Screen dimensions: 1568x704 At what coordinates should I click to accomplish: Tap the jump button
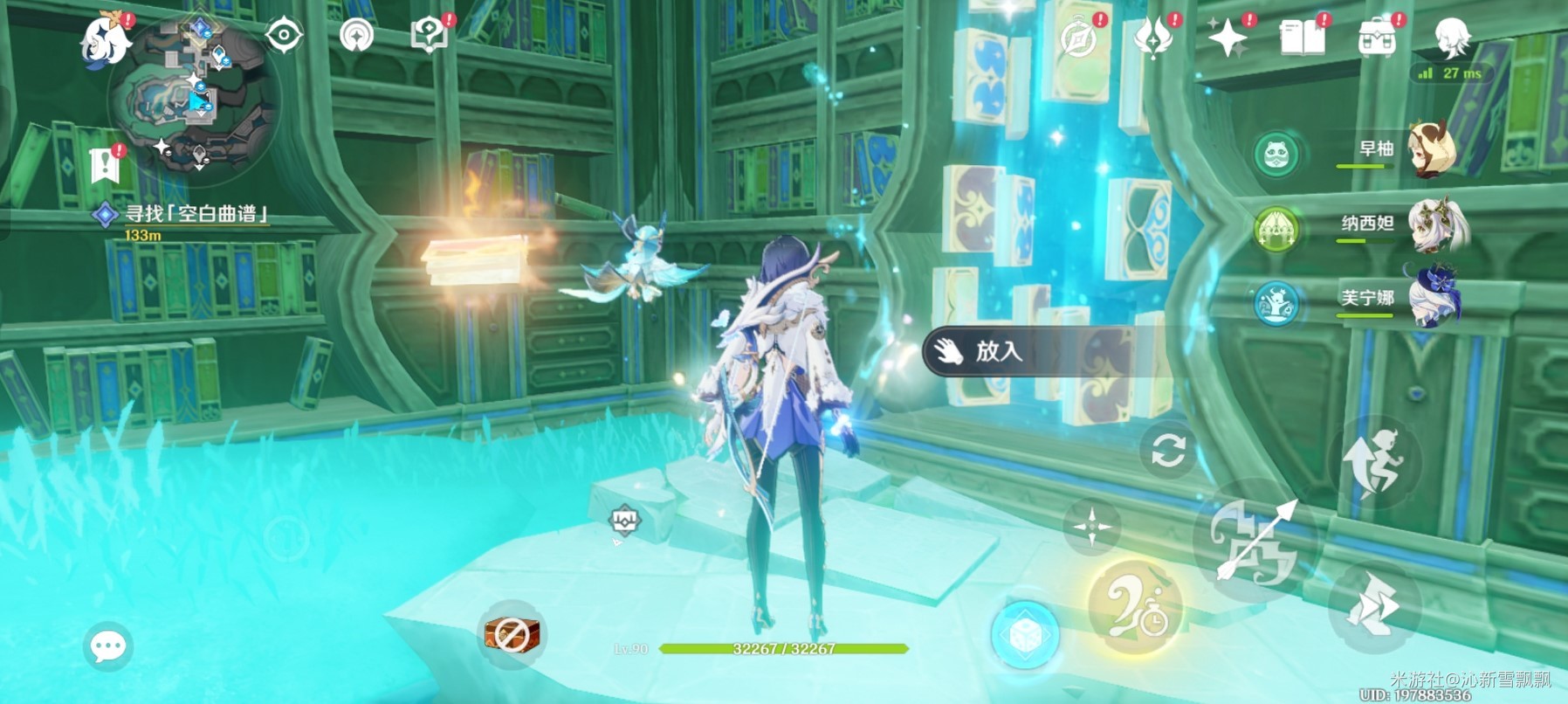1374,462
